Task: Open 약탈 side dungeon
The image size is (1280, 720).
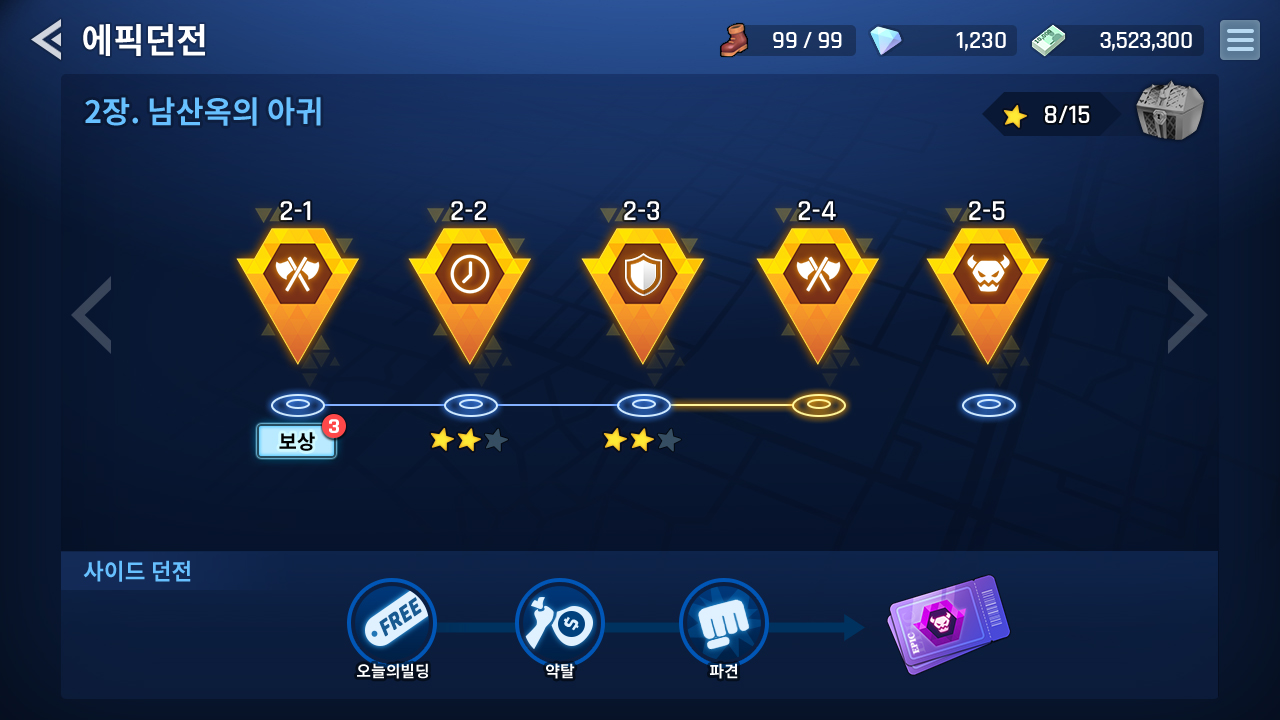Action: pyautogui.click(x=559, y=624)
